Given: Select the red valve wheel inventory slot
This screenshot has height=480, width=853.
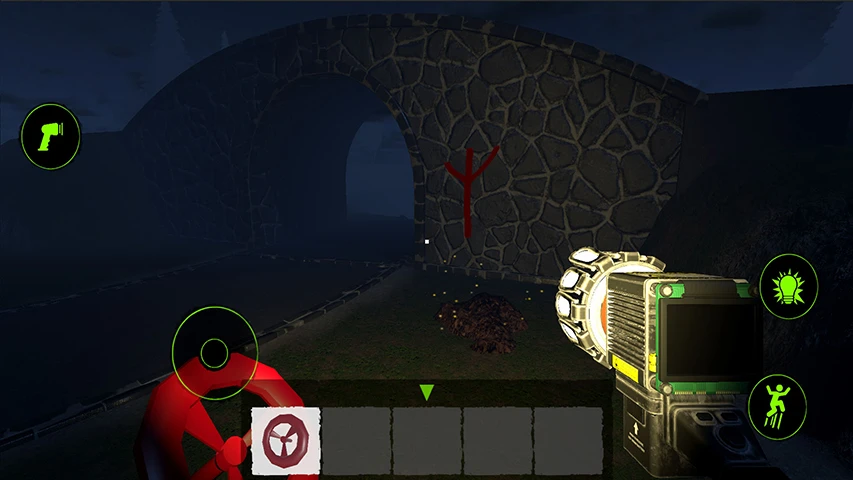Looking at the screenshot, I should coord(286,440).
